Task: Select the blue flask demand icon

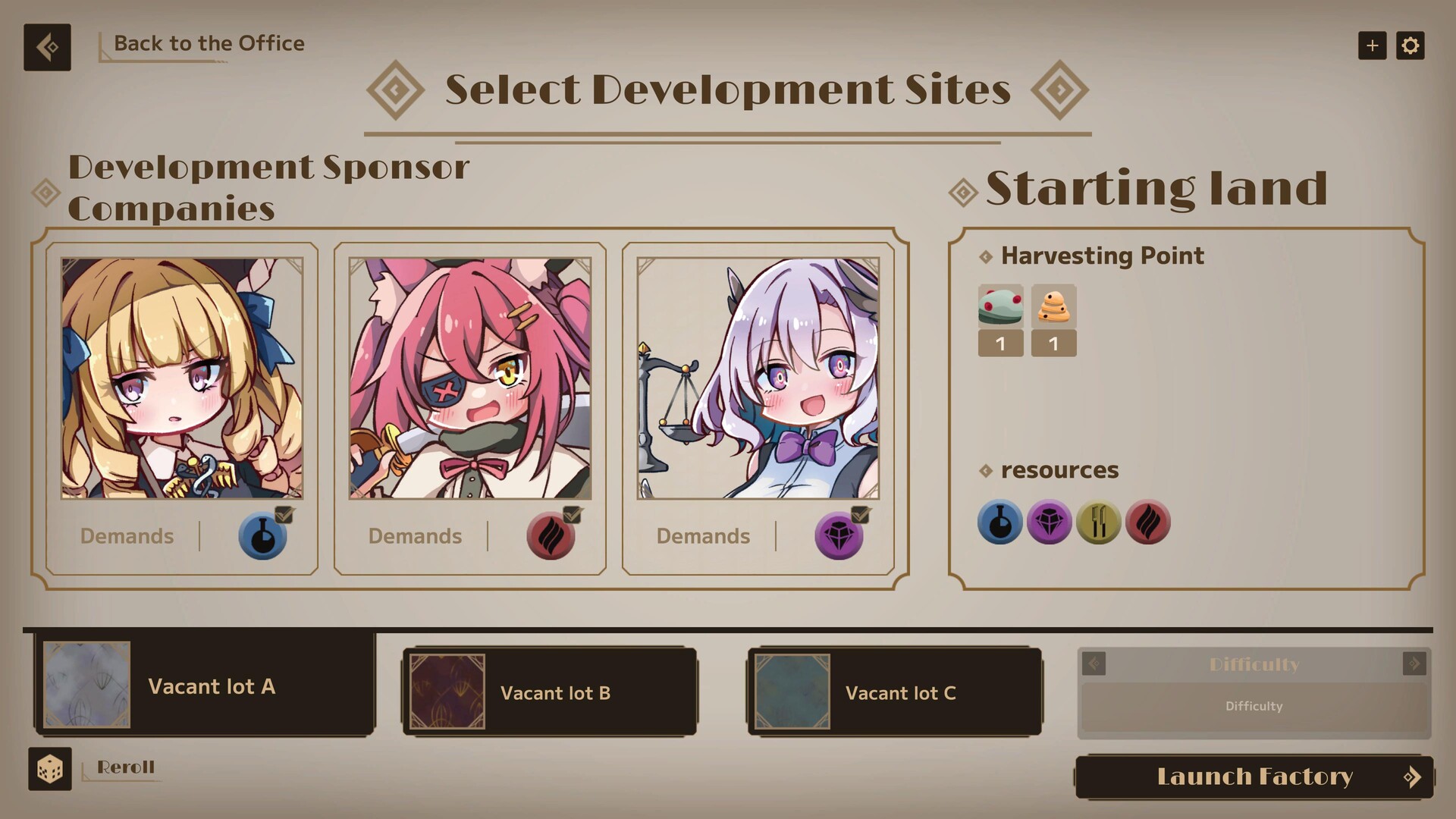Action: tap(262, 536)
